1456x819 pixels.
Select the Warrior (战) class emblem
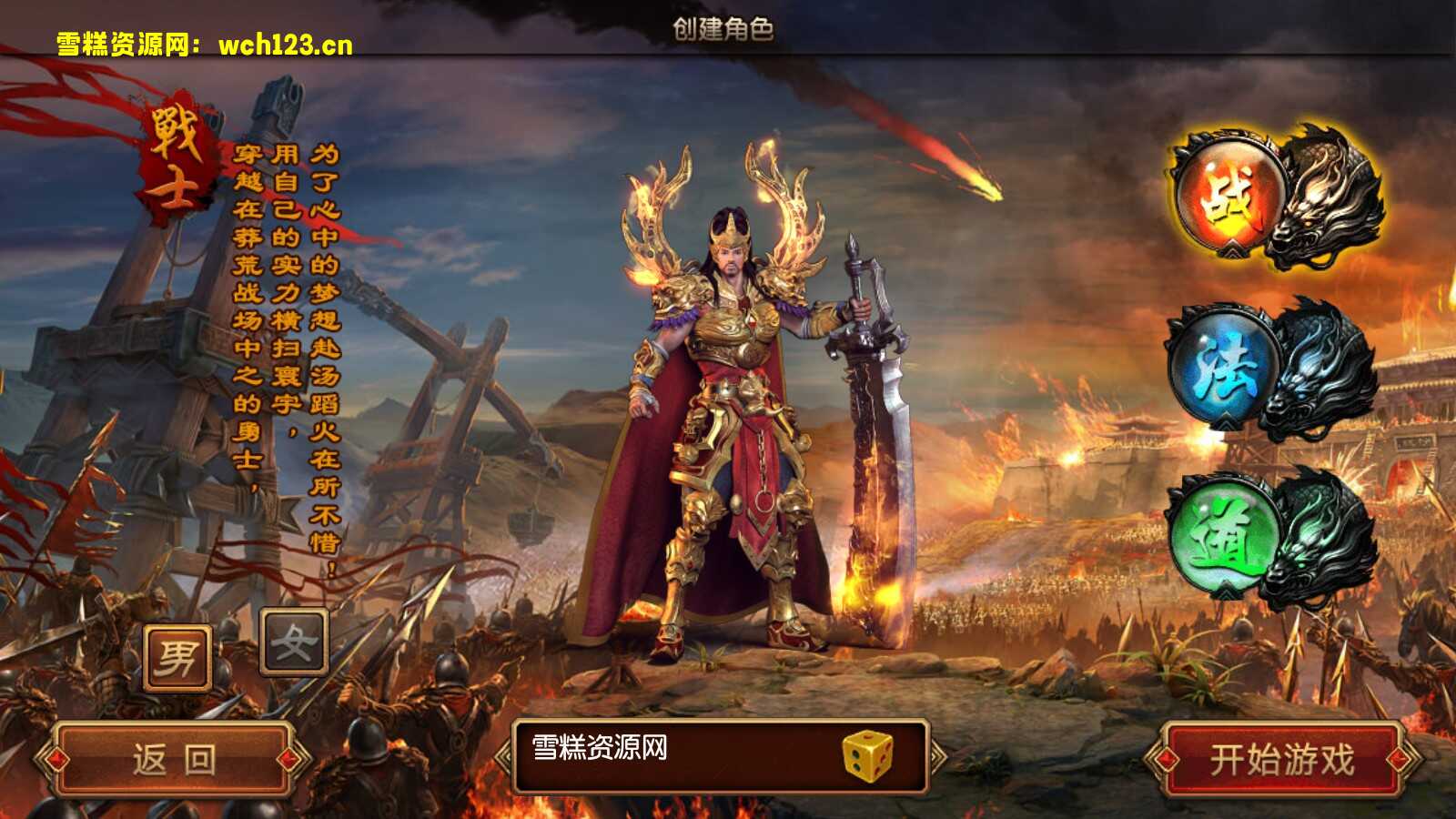coord(1229,197)
